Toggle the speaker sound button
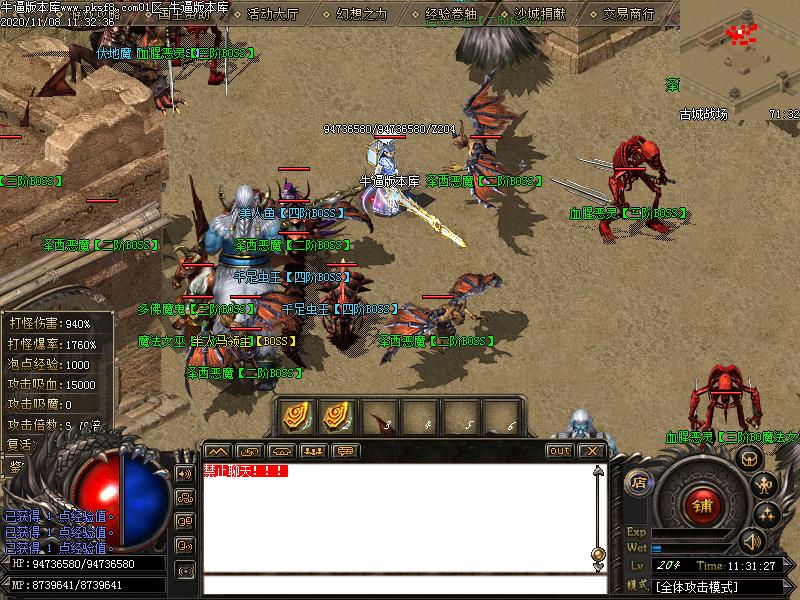This screenshot has width=800, height=600. [750, 542]
